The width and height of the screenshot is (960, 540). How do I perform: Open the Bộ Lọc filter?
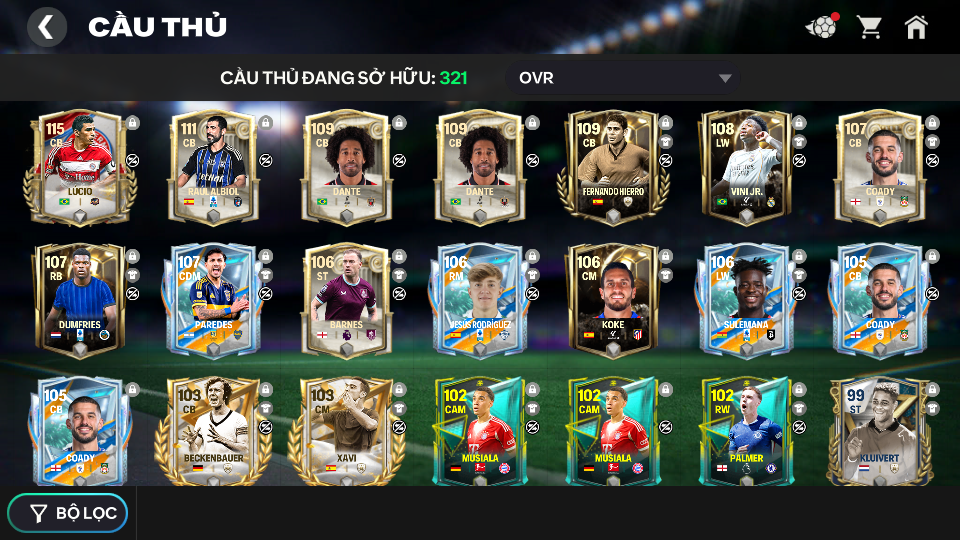tap(68, 513)
